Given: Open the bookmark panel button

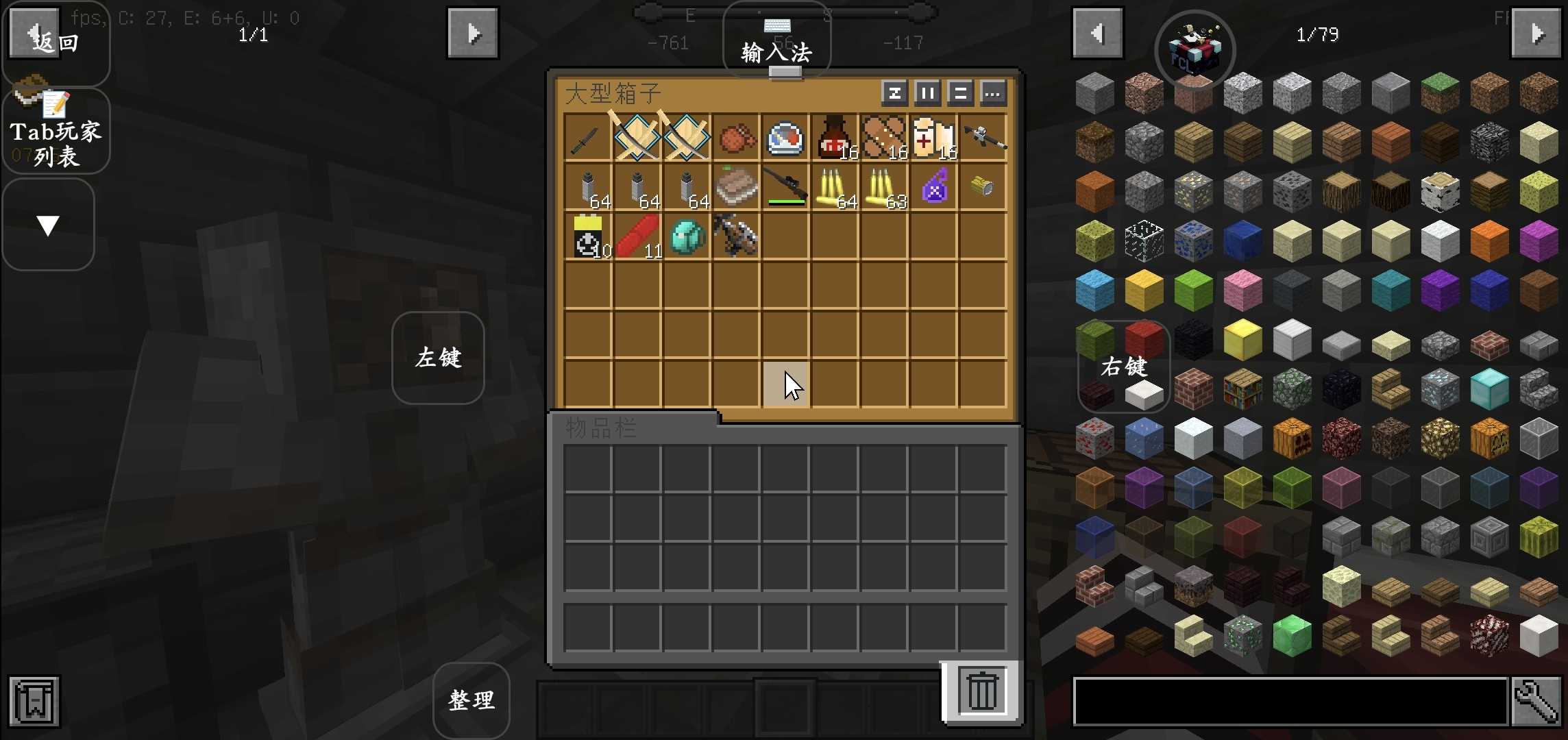Looking at the screenshot, I should click(34, 701).
